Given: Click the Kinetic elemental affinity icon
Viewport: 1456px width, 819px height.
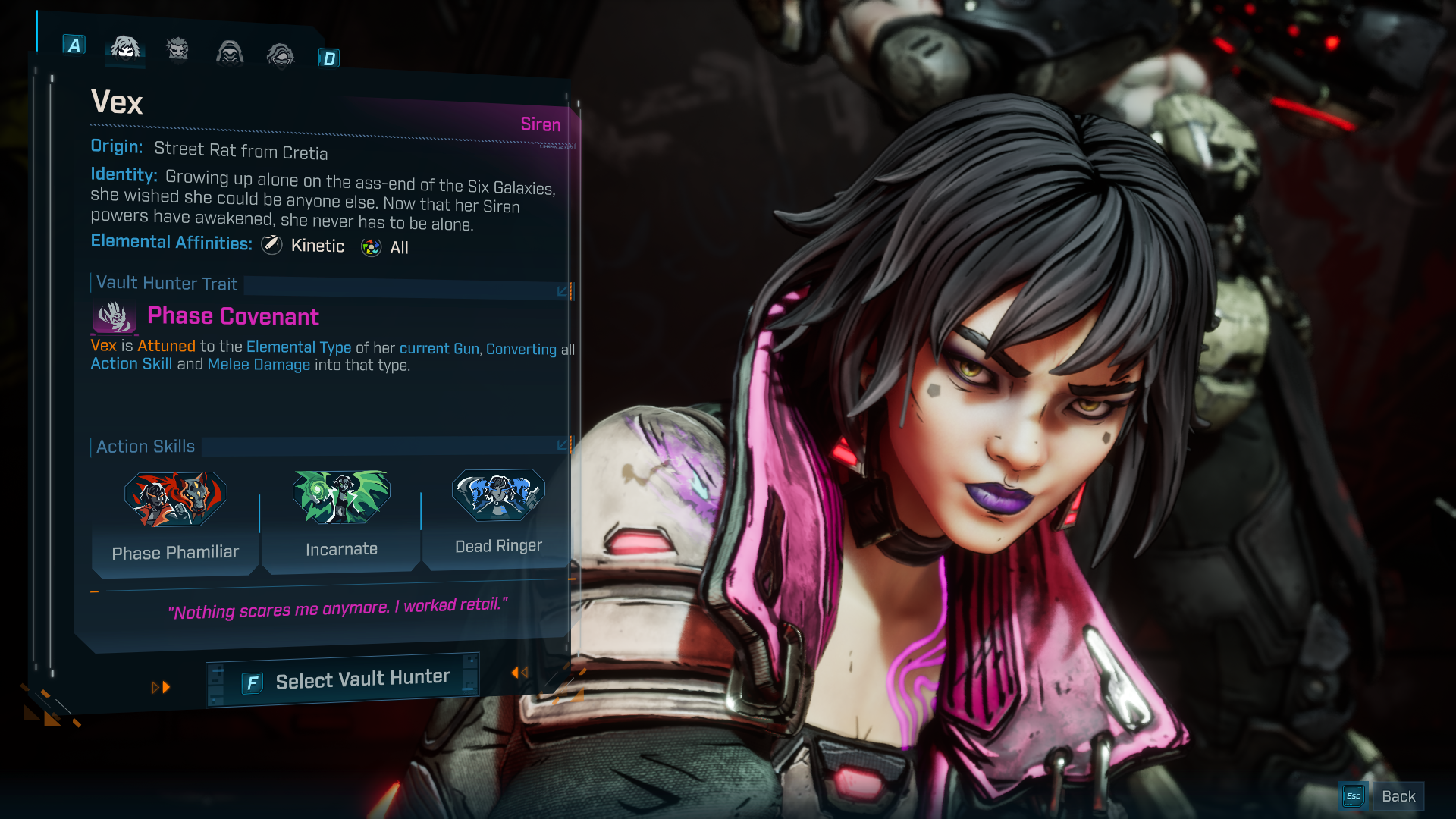Looking at the screenshot, I should 271,245.
